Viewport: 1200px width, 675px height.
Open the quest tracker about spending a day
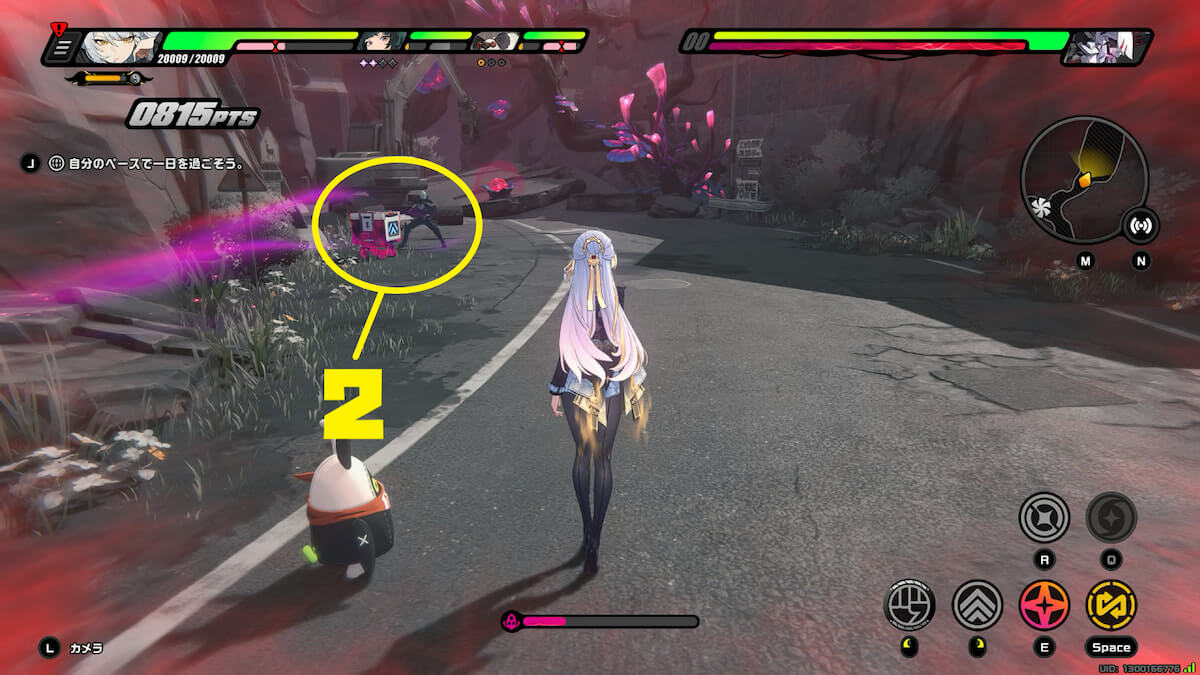coord(150,162)
